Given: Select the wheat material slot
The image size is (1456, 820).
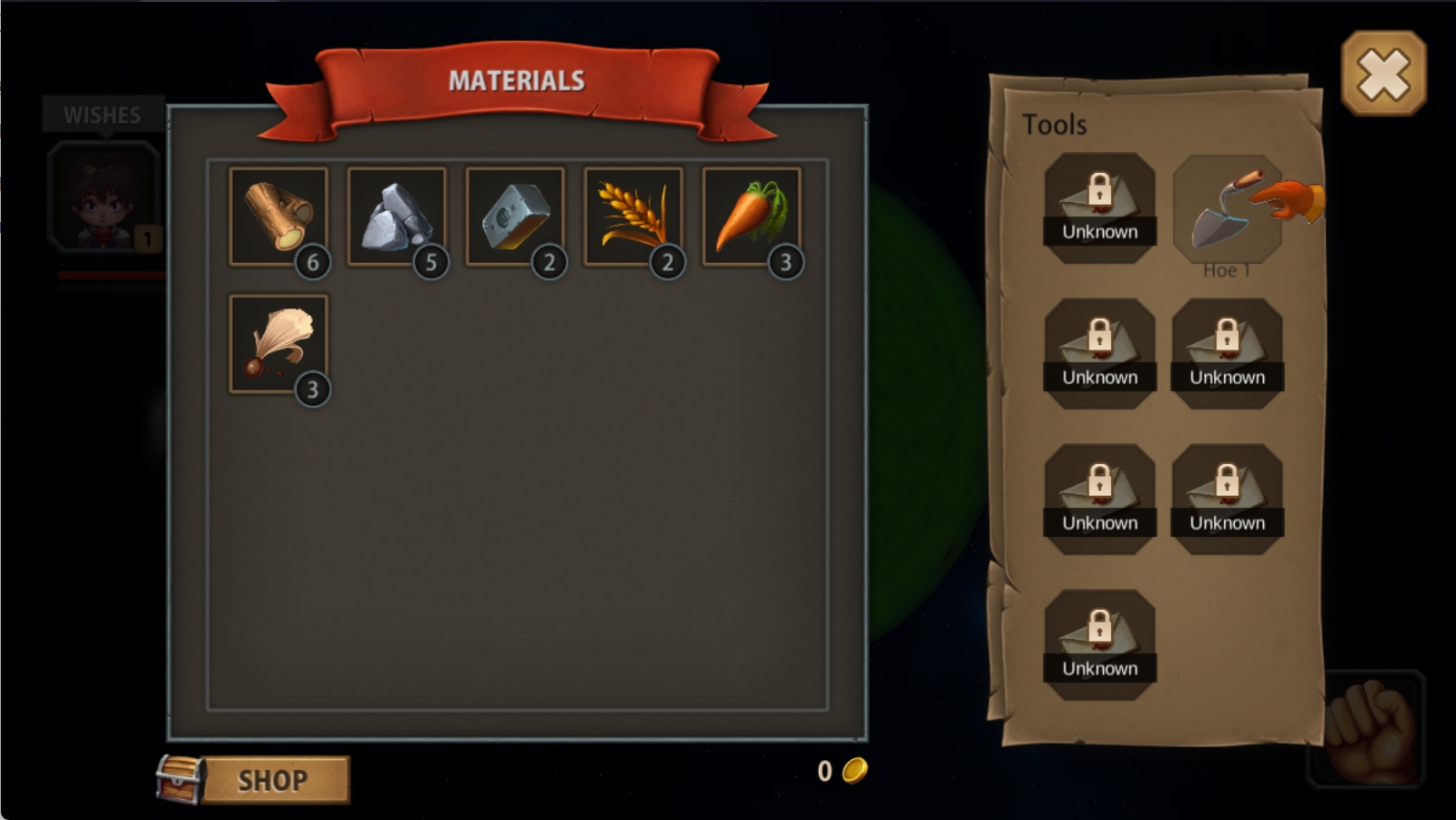Looking at the screenshot, I should (633, 217).
